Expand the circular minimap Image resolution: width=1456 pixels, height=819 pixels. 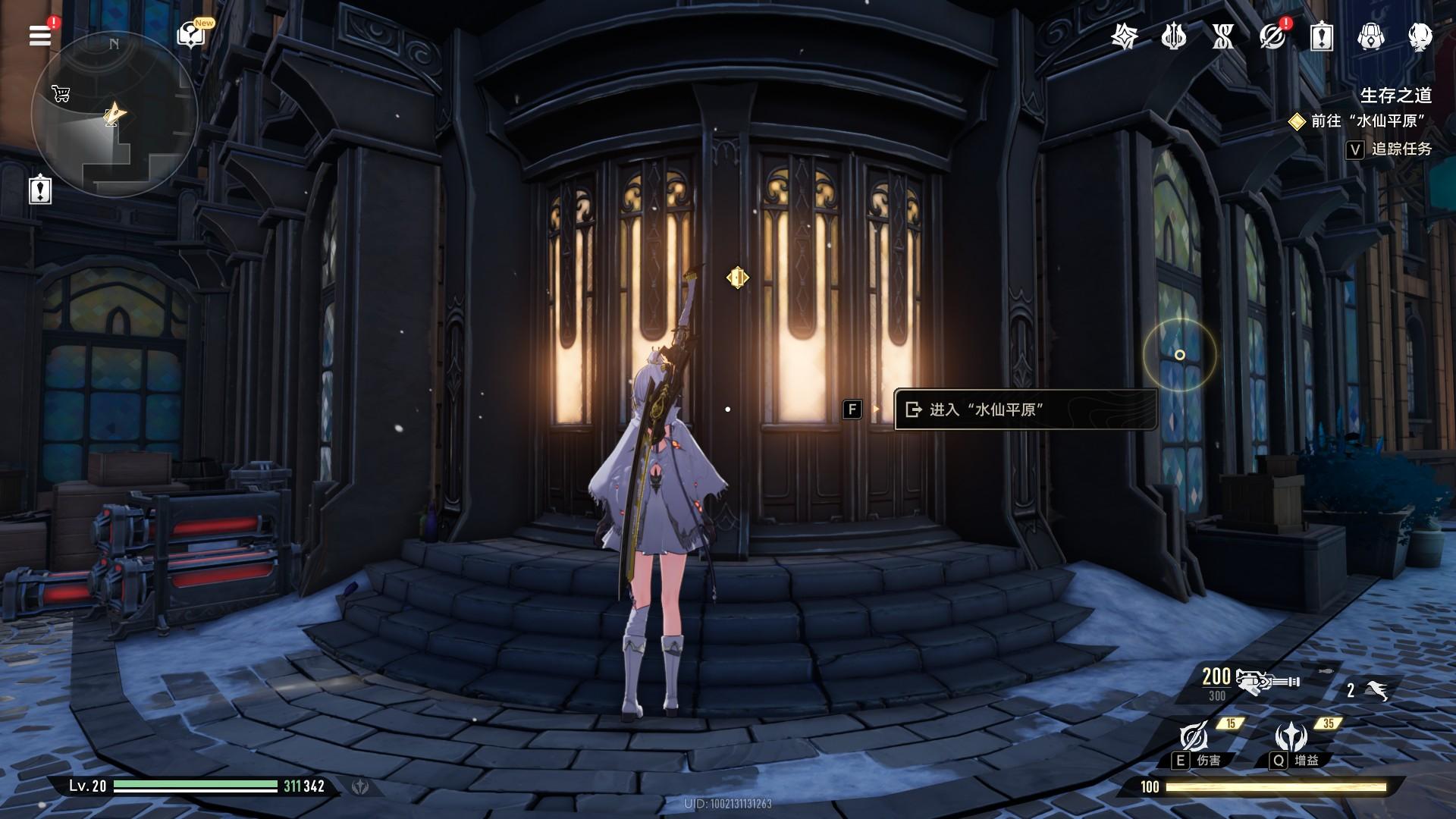(x=114, y=115)
